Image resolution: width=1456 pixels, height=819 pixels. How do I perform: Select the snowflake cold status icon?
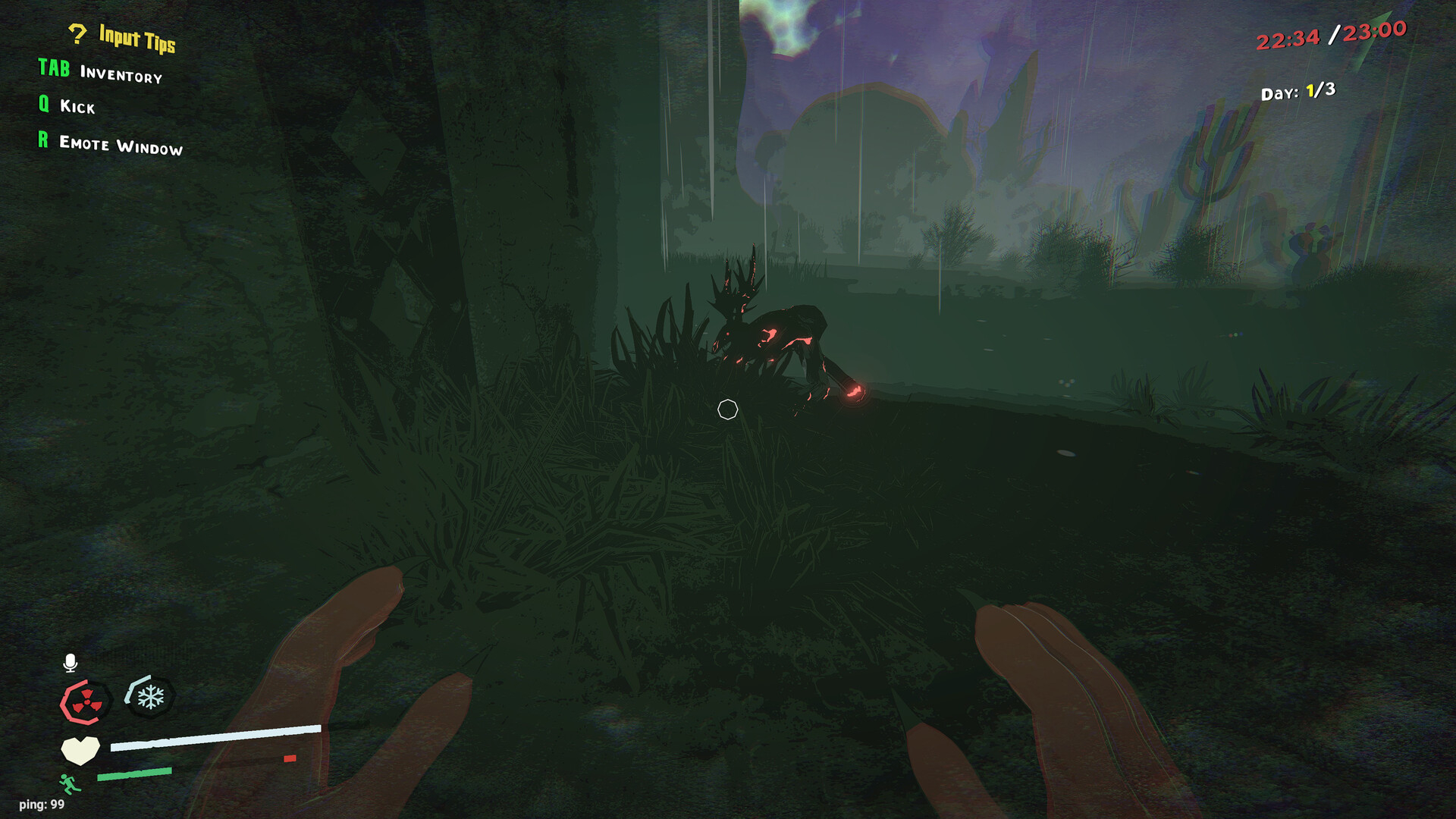click(x=149, y=696)
